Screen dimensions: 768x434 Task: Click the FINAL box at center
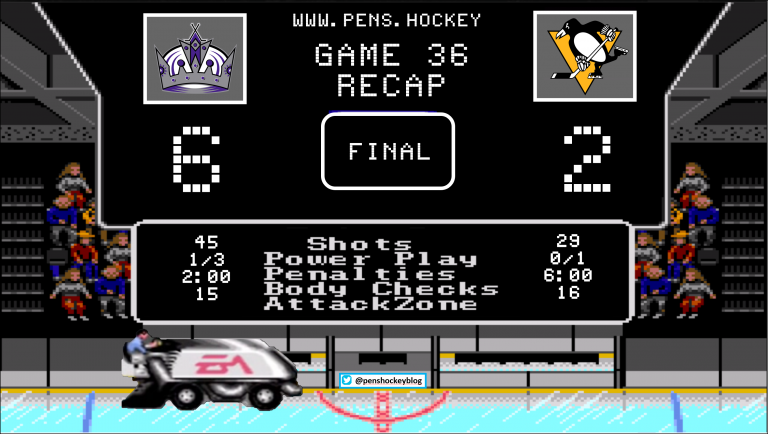(x=387, y=151)
